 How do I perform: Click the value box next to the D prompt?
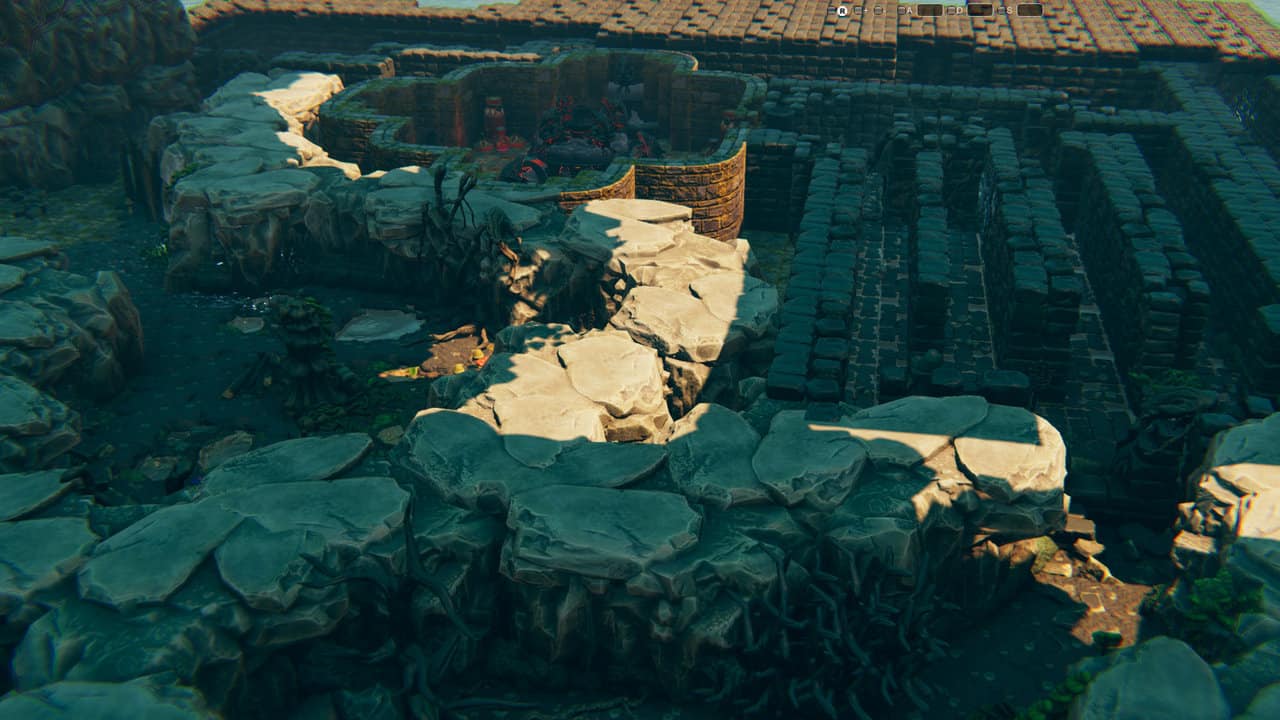[x=980, y=10]
